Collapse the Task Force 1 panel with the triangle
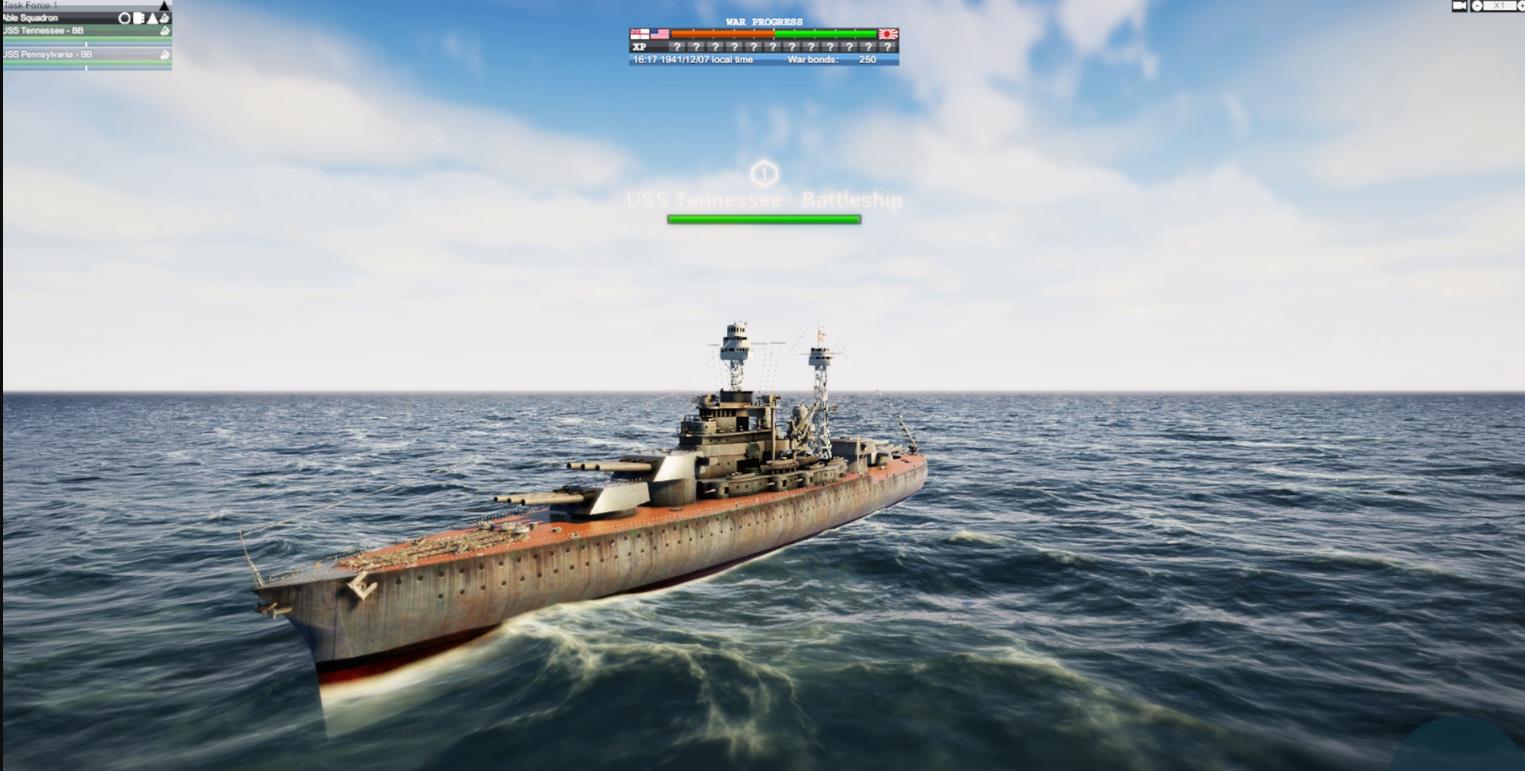1525x771 pixels. click(x=164, y=6)
